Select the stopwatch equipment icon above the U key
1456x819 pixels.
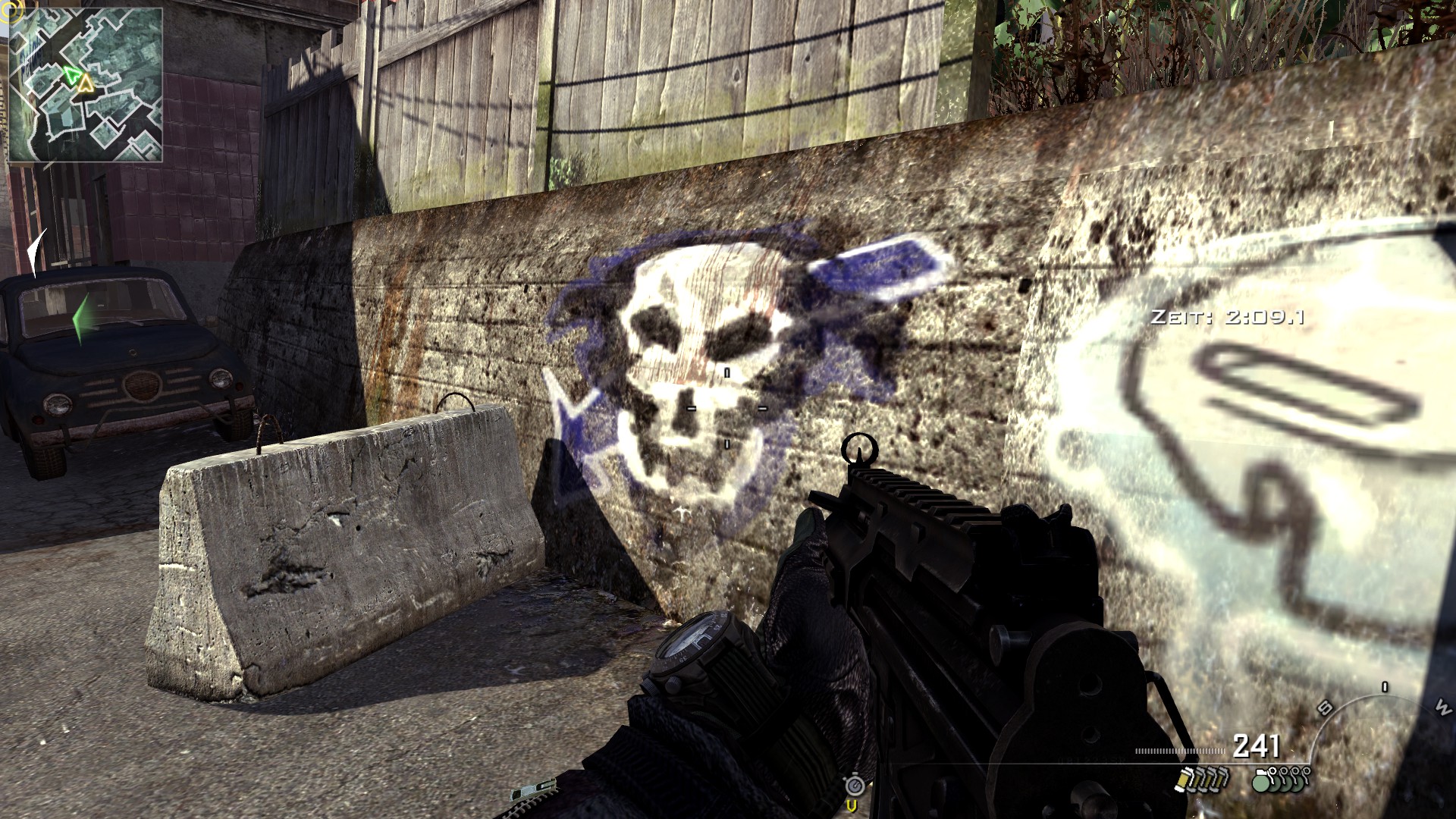coord(855,786)
